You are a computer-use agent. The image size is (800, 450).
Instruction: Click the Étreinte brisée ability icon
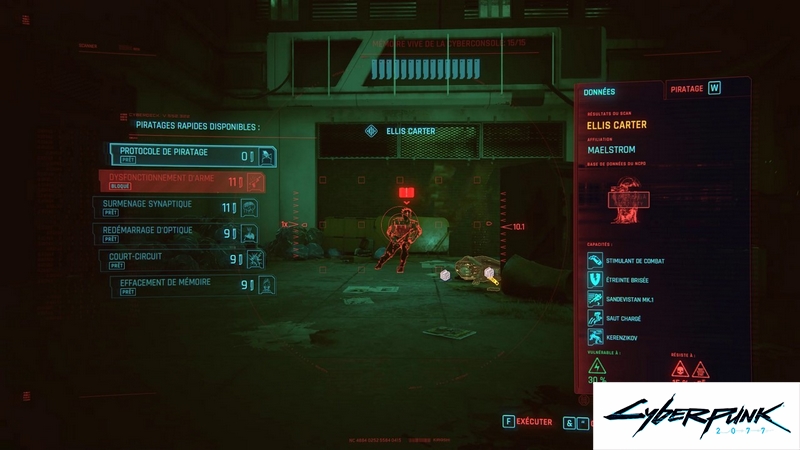tap(594, 279)
